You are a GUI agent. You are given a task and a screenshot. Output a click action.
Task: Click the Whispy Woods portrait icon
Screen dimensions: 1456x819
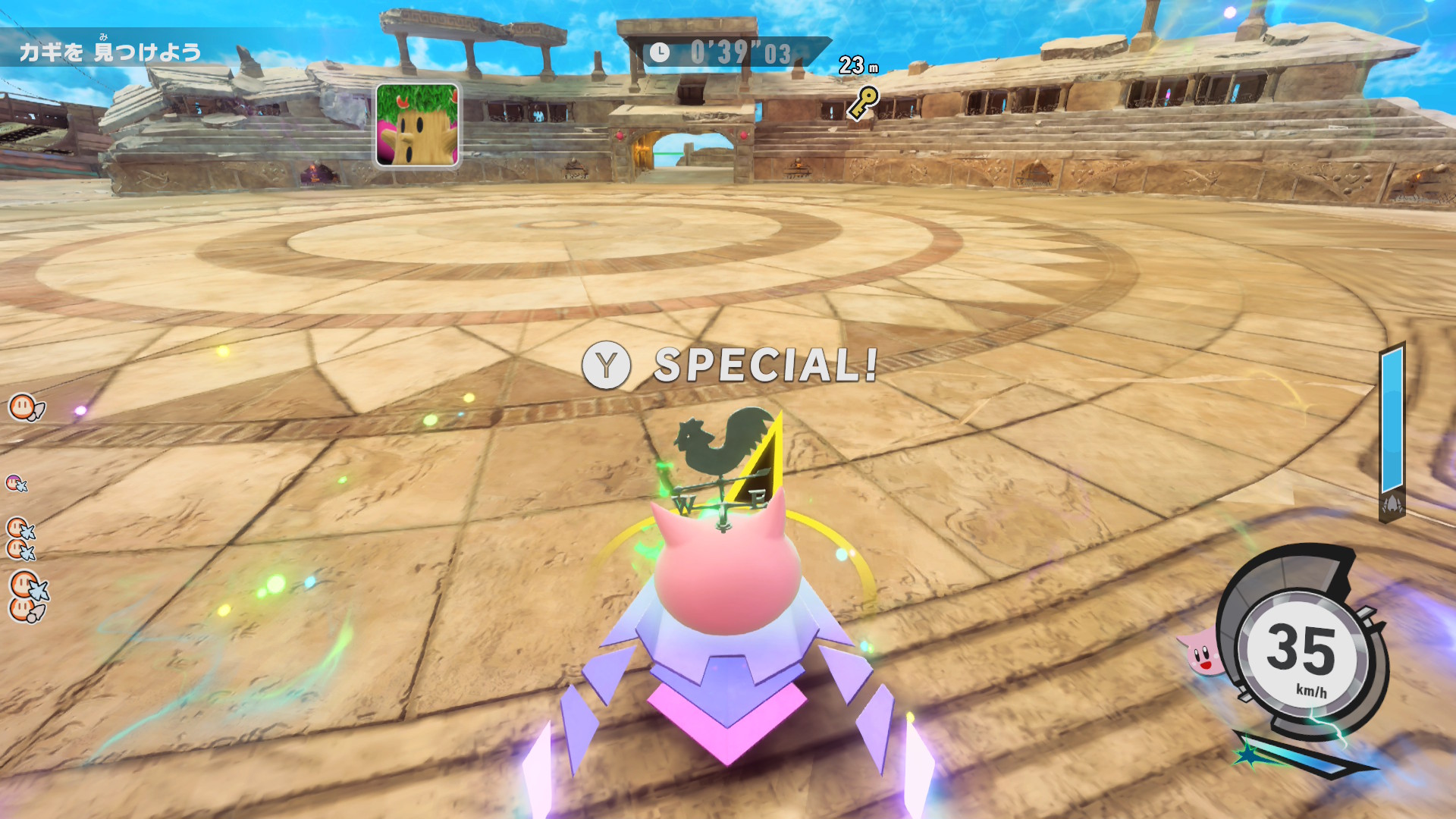click(x=417, y=125)
